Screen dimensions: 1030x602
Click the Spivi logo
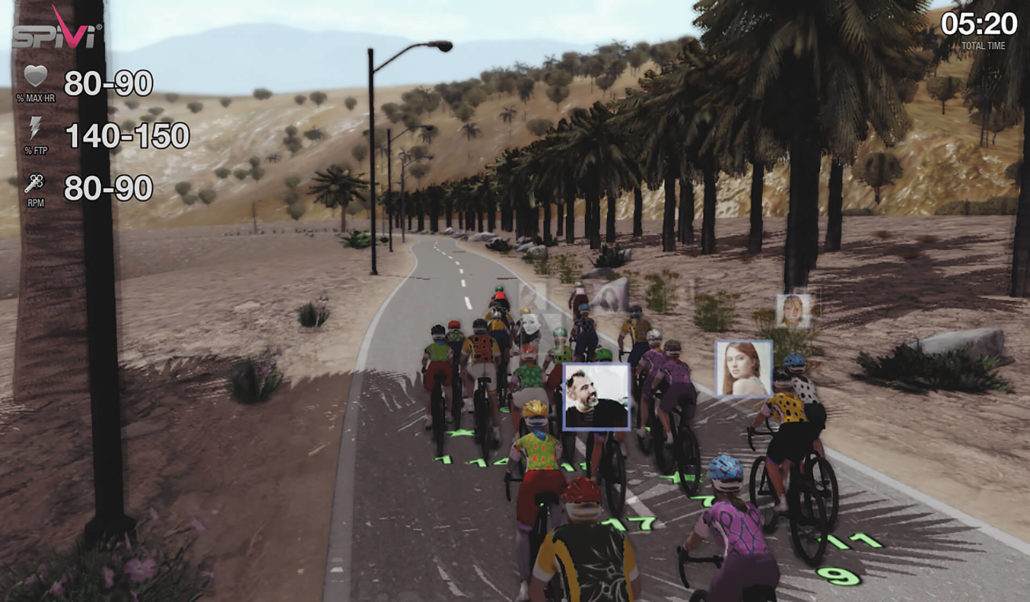click(x=56, y=30)
